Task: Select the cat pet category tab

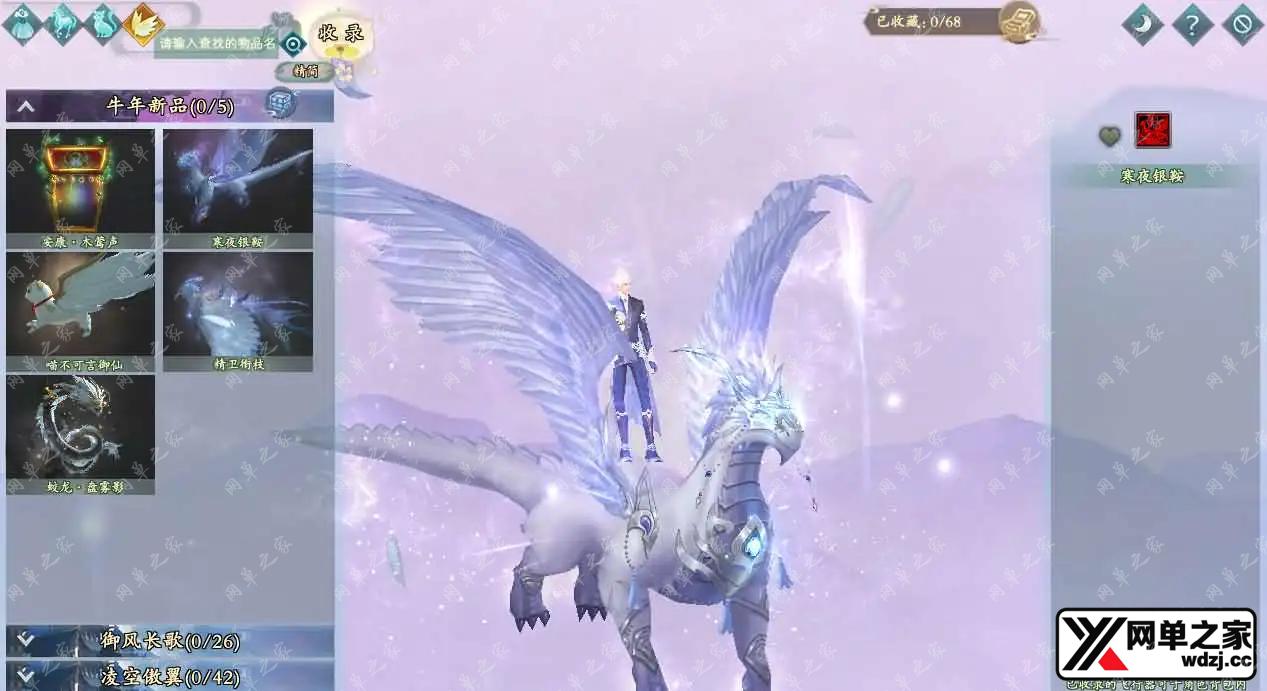Action: tap(103, 24)
